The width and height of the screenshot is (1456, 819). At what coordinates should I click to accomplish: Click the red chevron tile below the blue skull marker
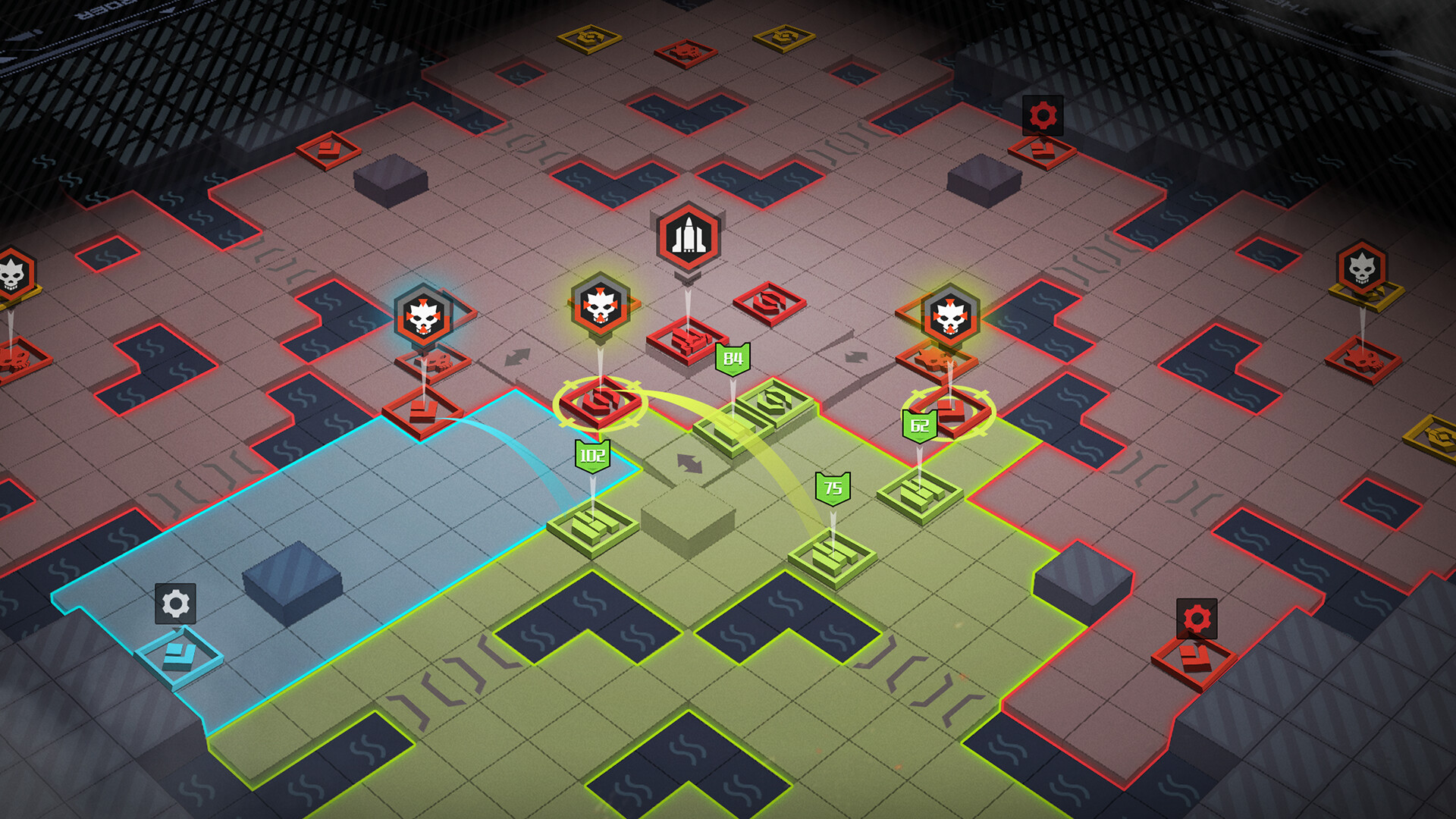[422, 413]
